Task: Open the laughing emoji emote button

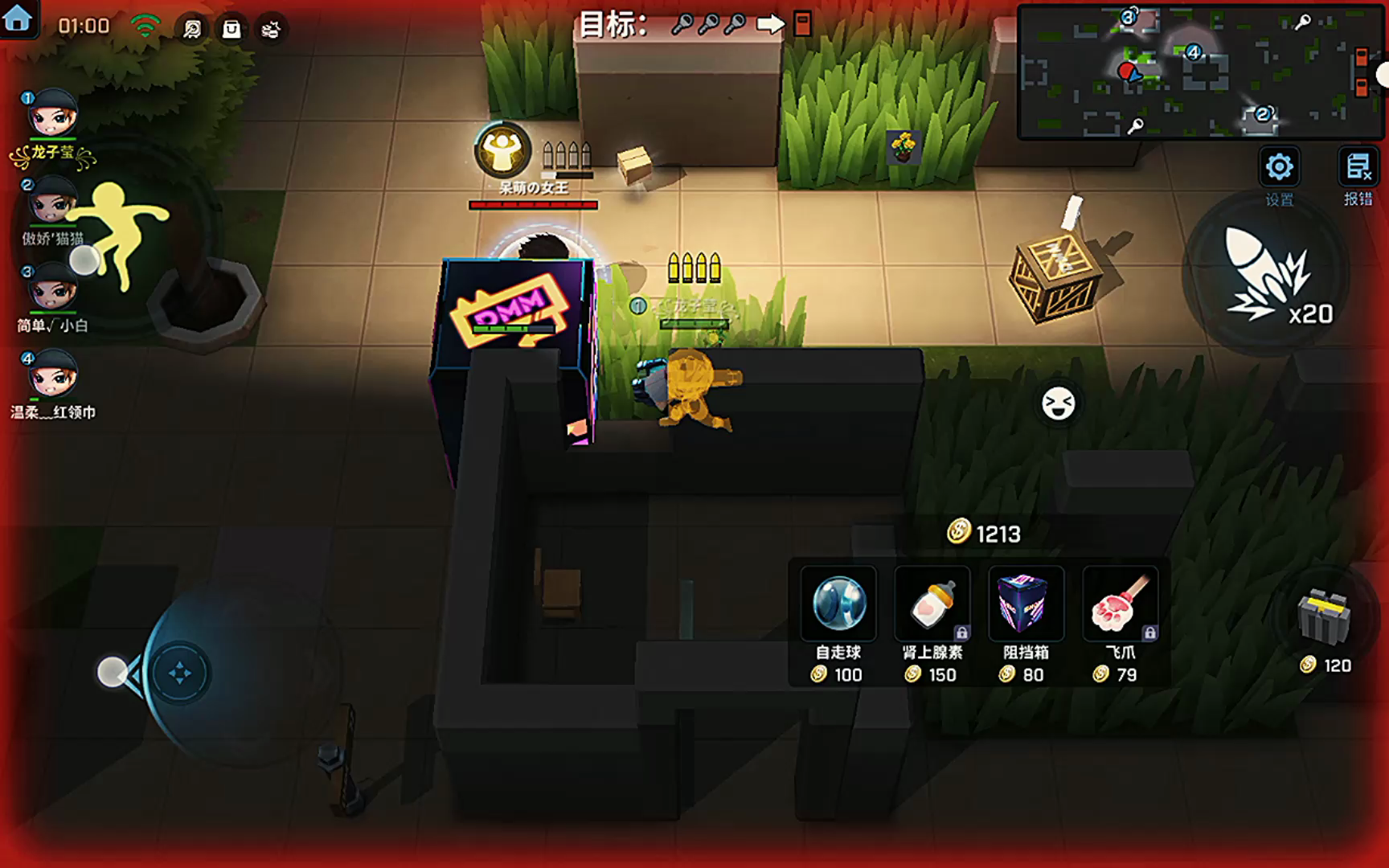Action: click(x=1058, y=403)
